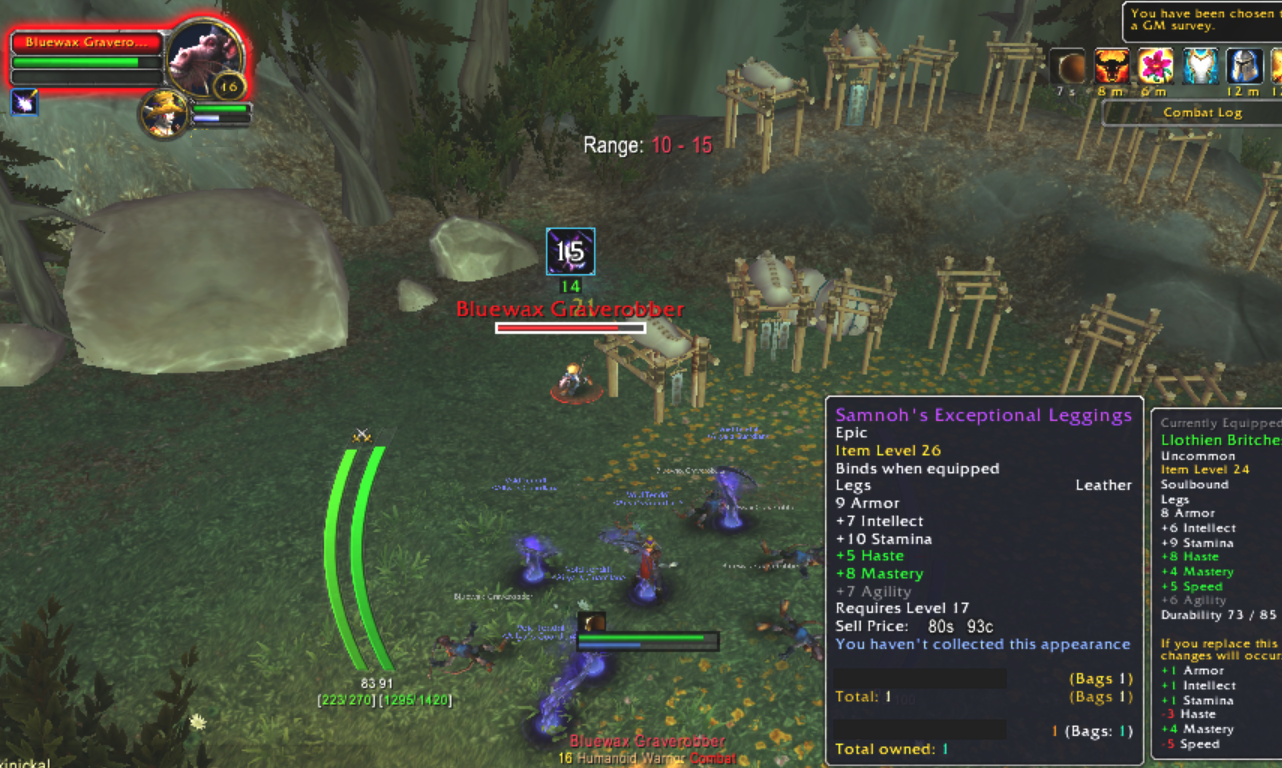The image size is (1282, 768).
Task: Click the Bluewax Graverobber nameplate health bar
Action: coord(570,327)
